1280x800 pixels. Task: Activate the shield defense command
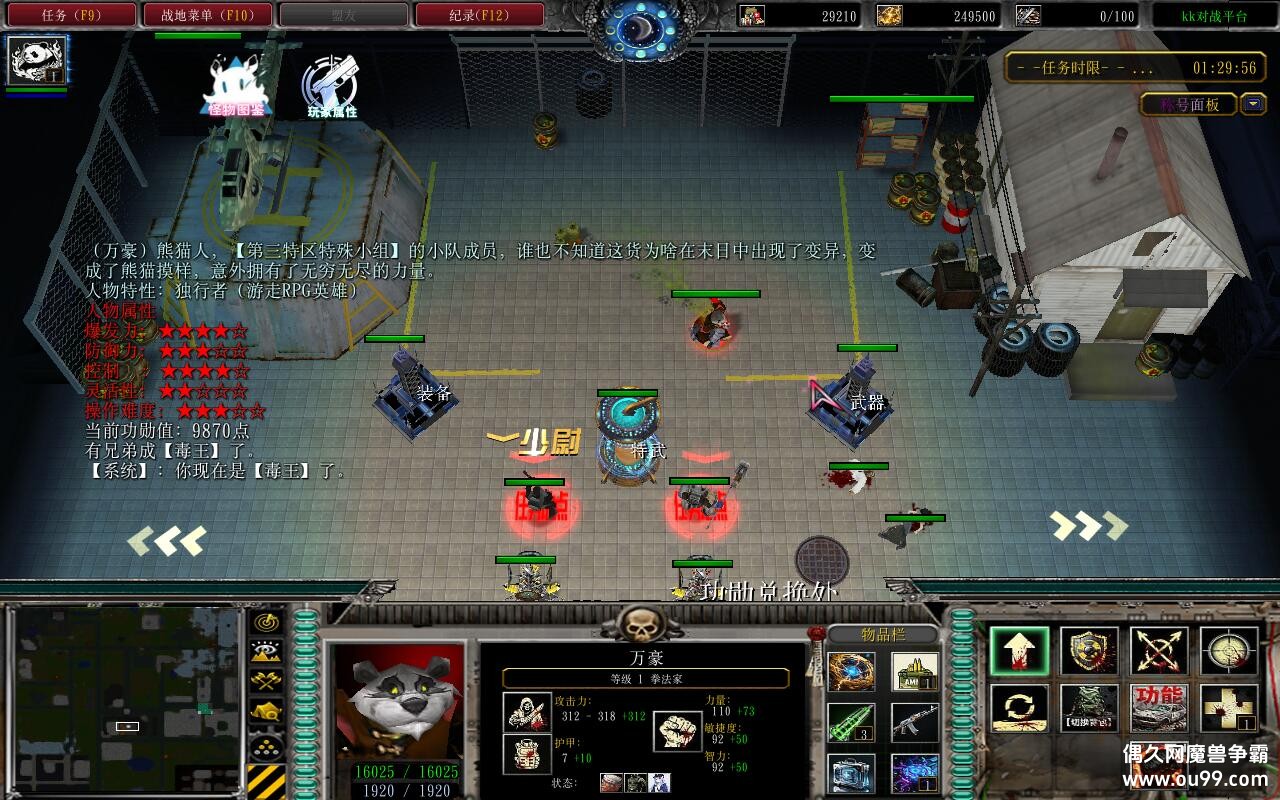(x=1089, y=651)
